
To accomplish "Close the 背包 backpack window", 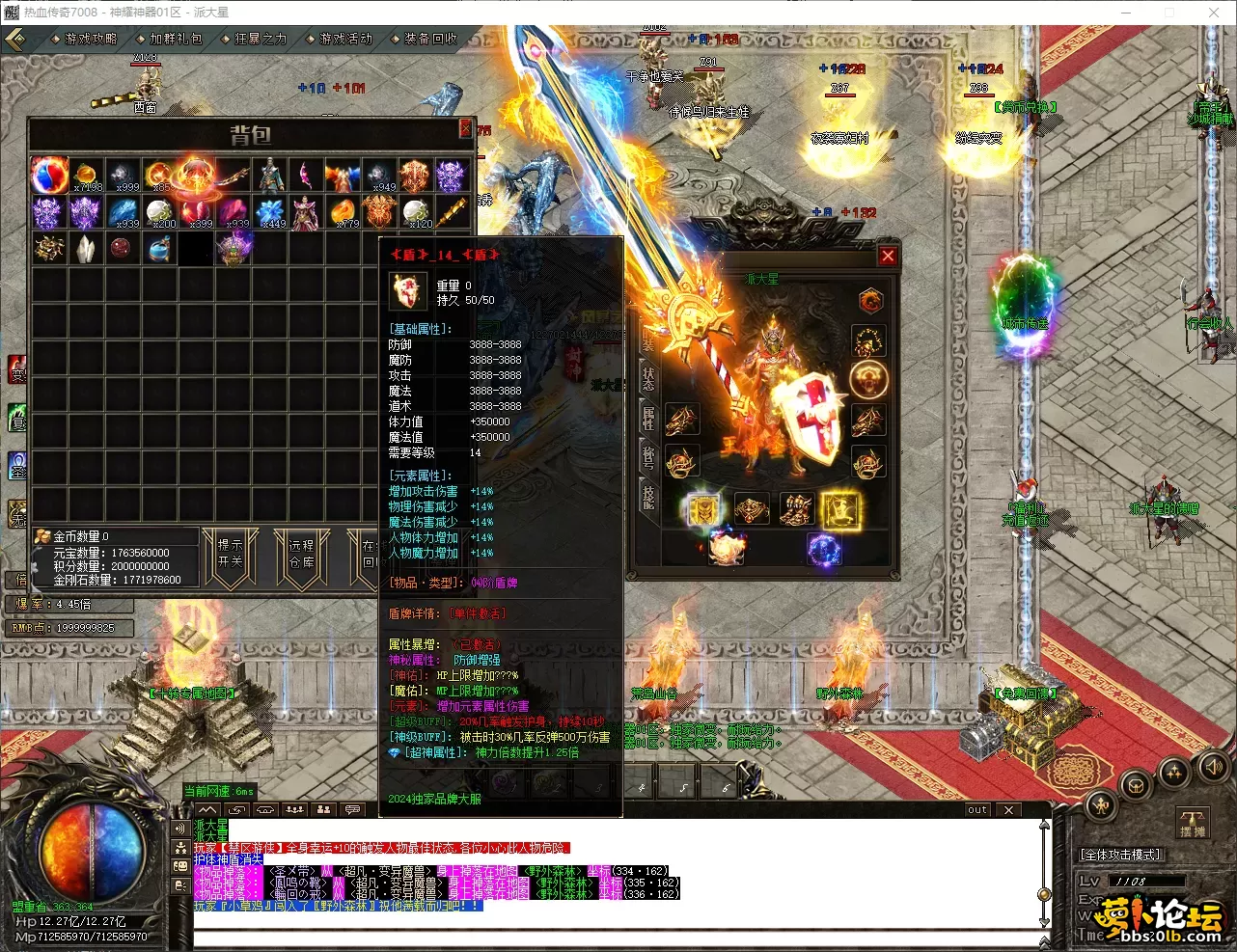I will 465,128.
